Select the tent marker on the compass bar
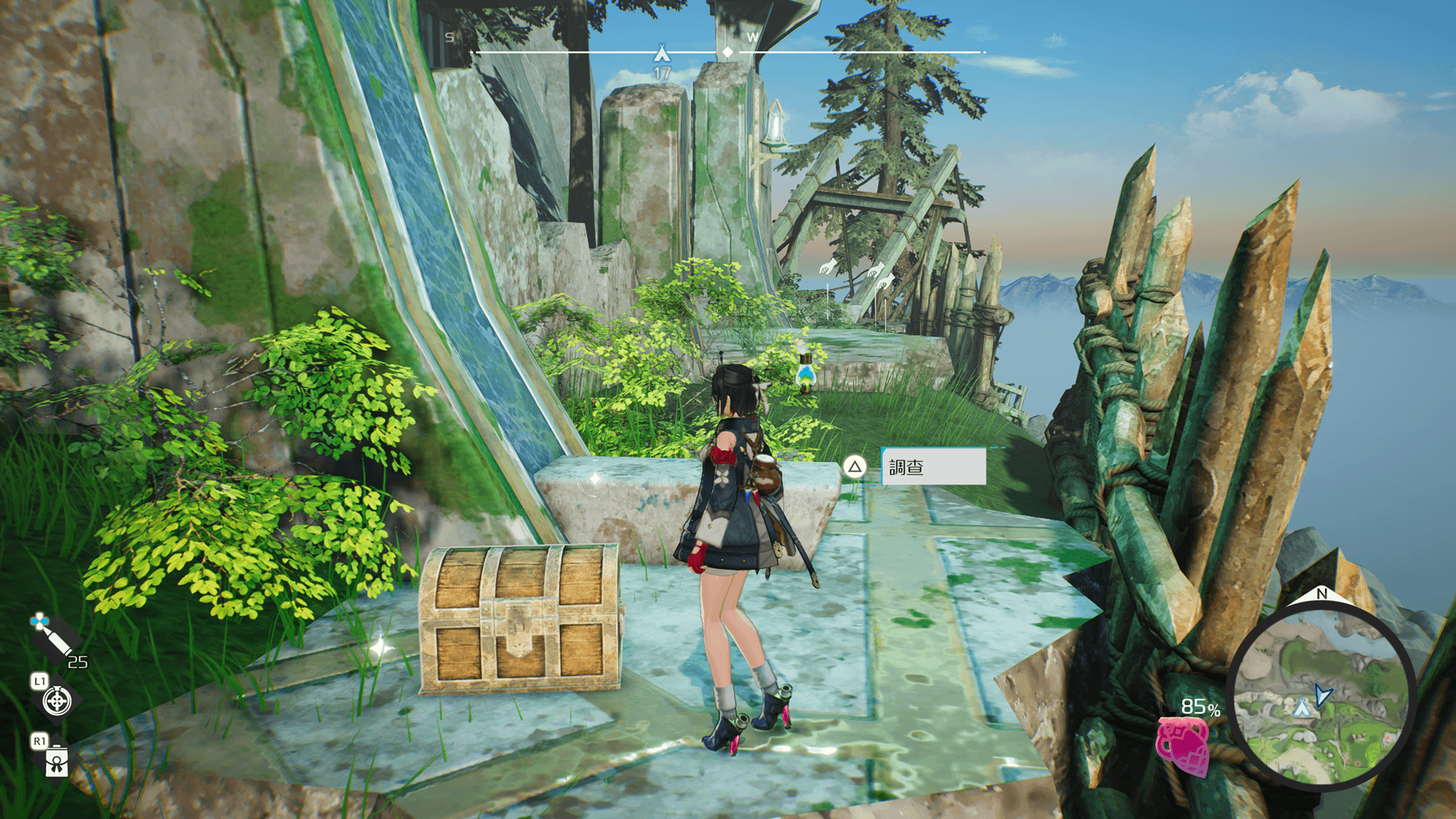 pos(662,53)
